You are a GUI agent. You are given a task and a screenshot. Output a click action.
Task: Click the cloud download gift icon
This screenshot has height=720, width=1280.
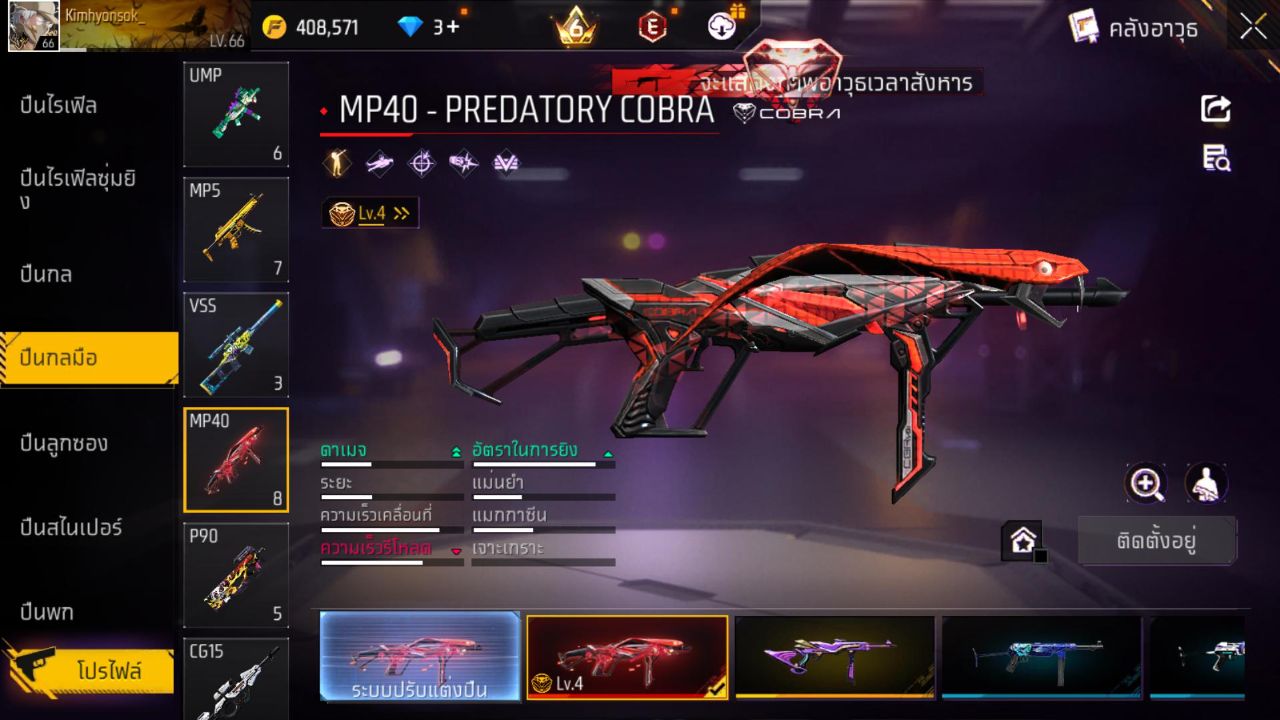click(x=723, y=26)
